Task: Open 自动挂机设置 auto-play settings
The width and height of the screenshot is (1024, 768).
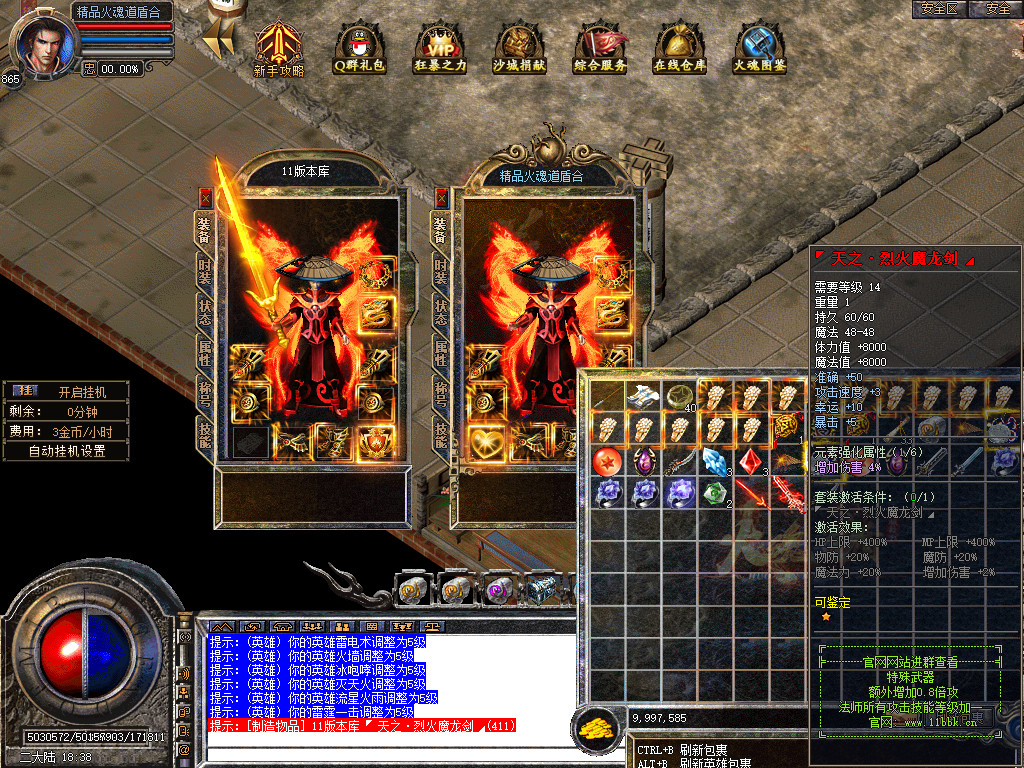Action: click(x=67, y=451)
